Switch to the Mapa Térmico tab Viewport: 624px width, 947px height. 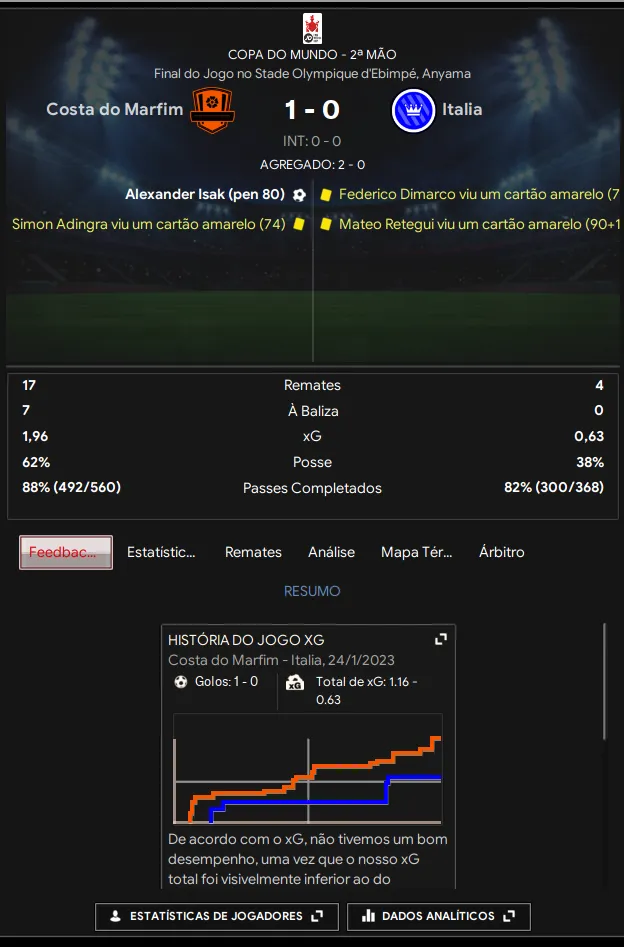pos(417,552)
